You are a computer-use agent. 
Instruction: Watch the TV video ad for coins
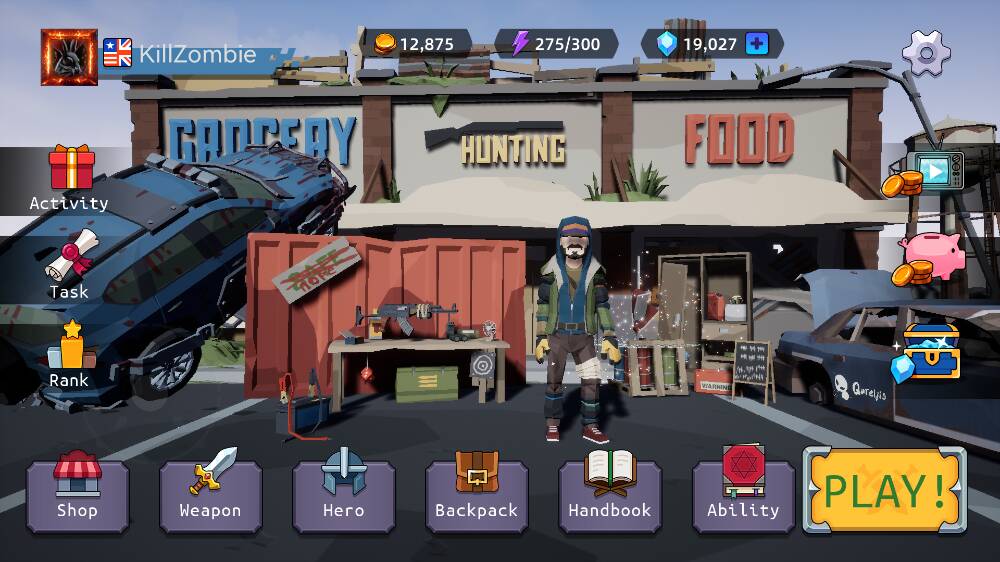point(930,173)
